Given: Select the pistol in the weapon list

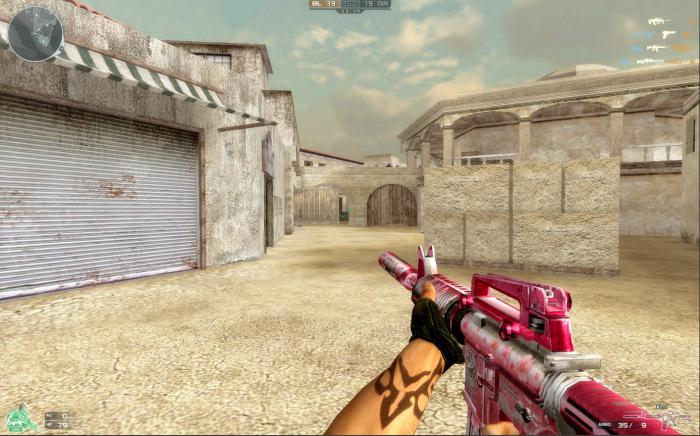Looking at the screenshot, I should [x=667, y=34].
